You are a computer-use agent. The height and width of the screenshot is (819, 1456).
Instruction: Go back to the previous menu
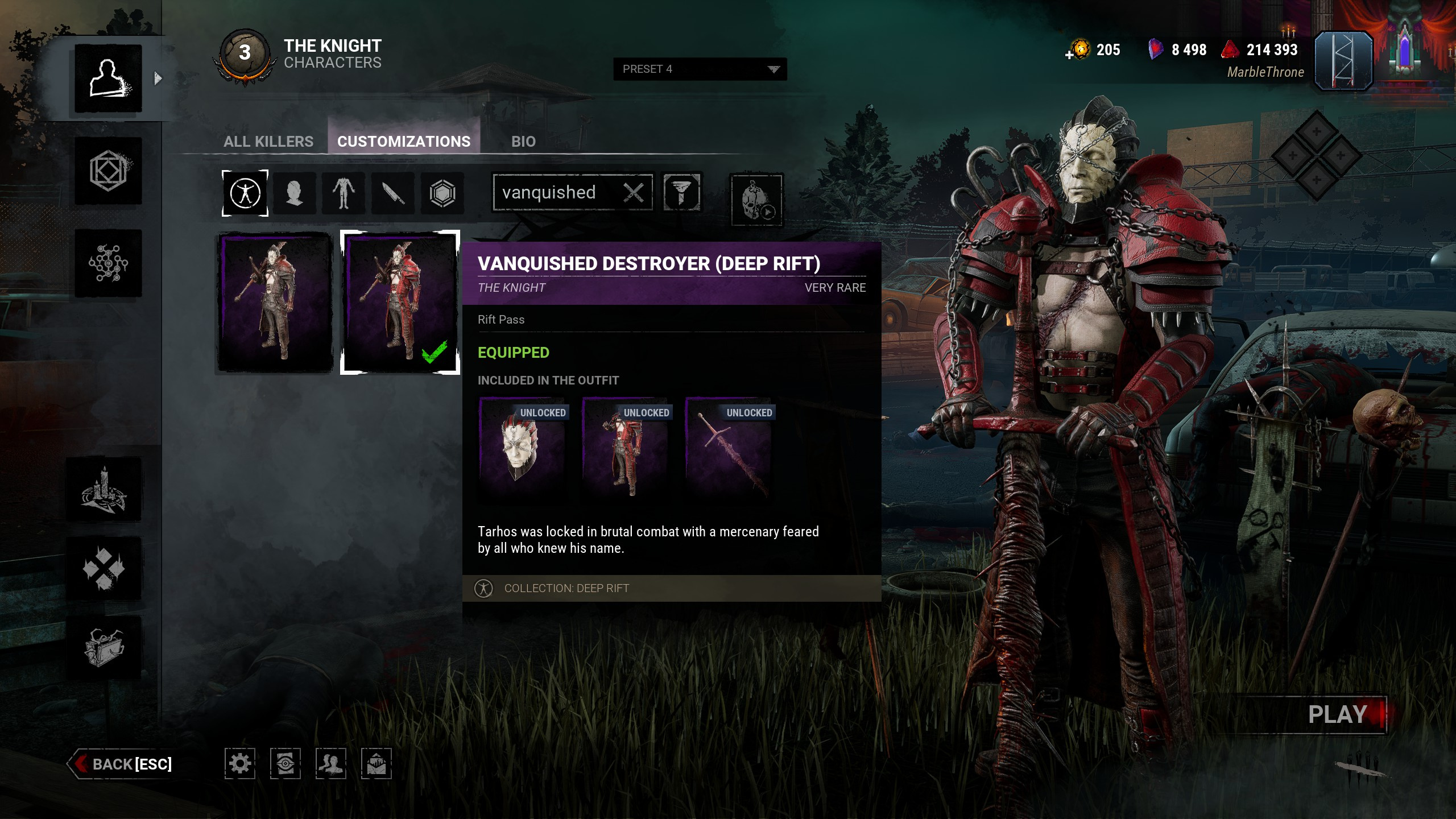coord(122,764)
